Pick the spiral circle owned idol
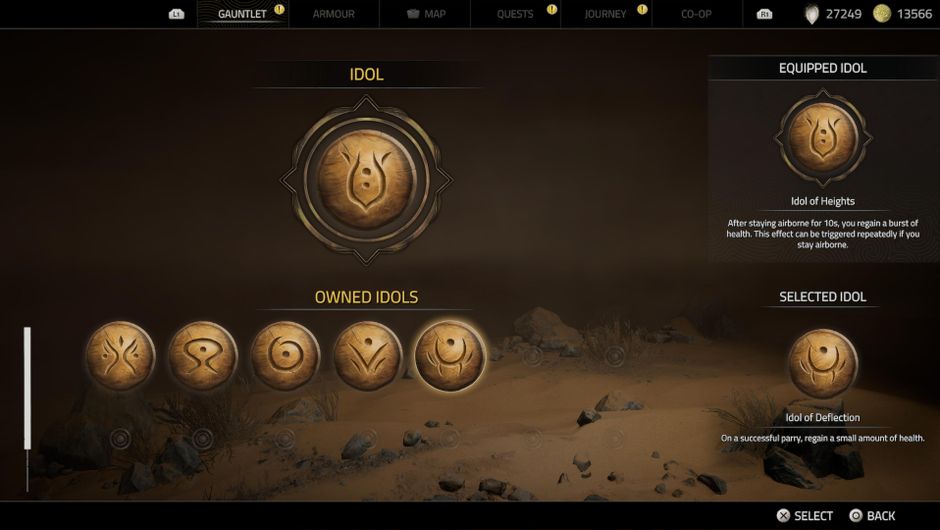Screen dimensions: 940x530 [x=285, y=356]
